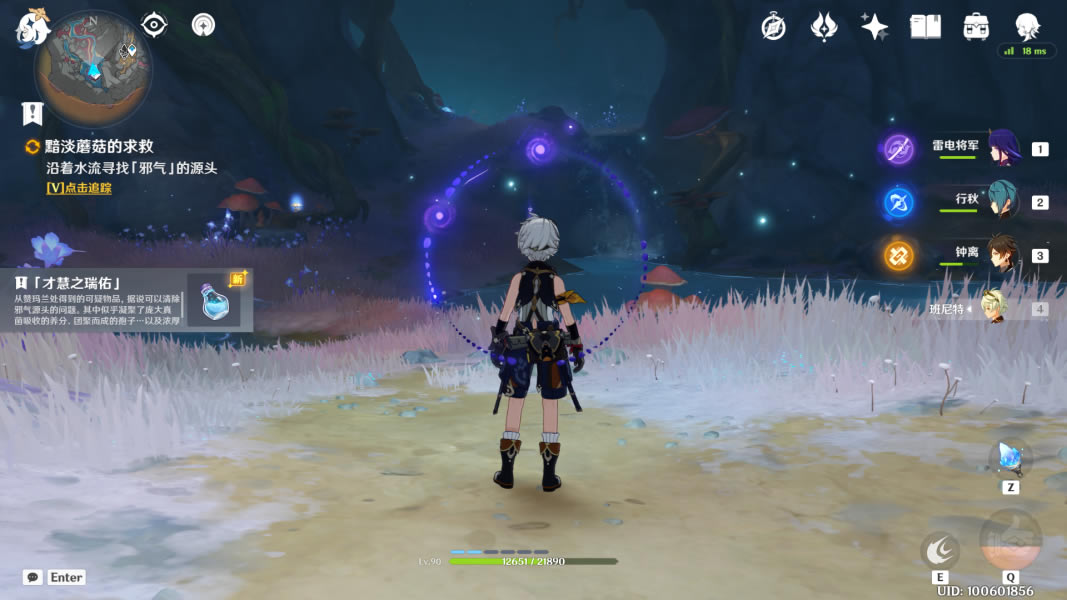Open the compass events icon

773,27
